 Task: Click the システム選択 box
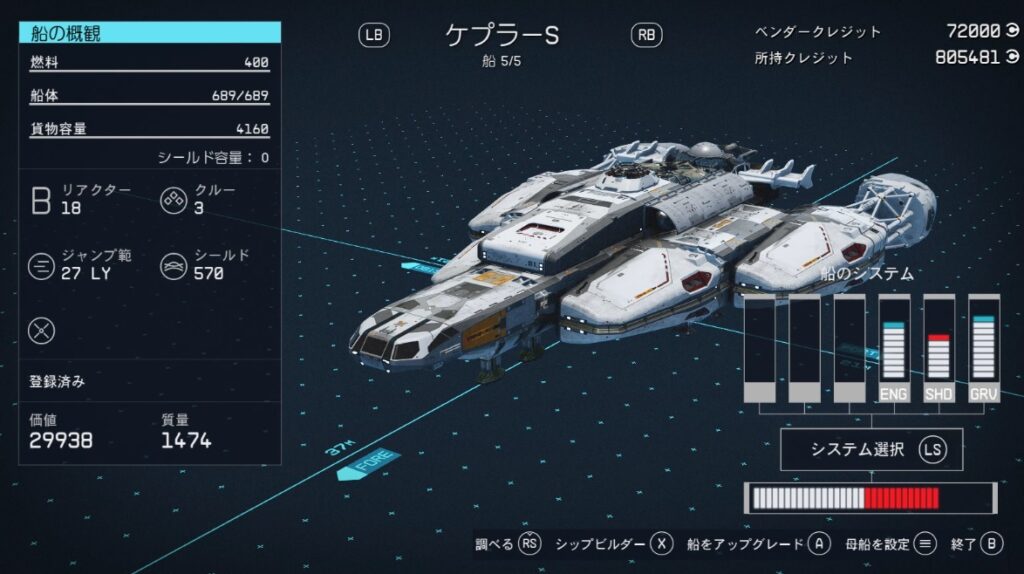[870, 450]
